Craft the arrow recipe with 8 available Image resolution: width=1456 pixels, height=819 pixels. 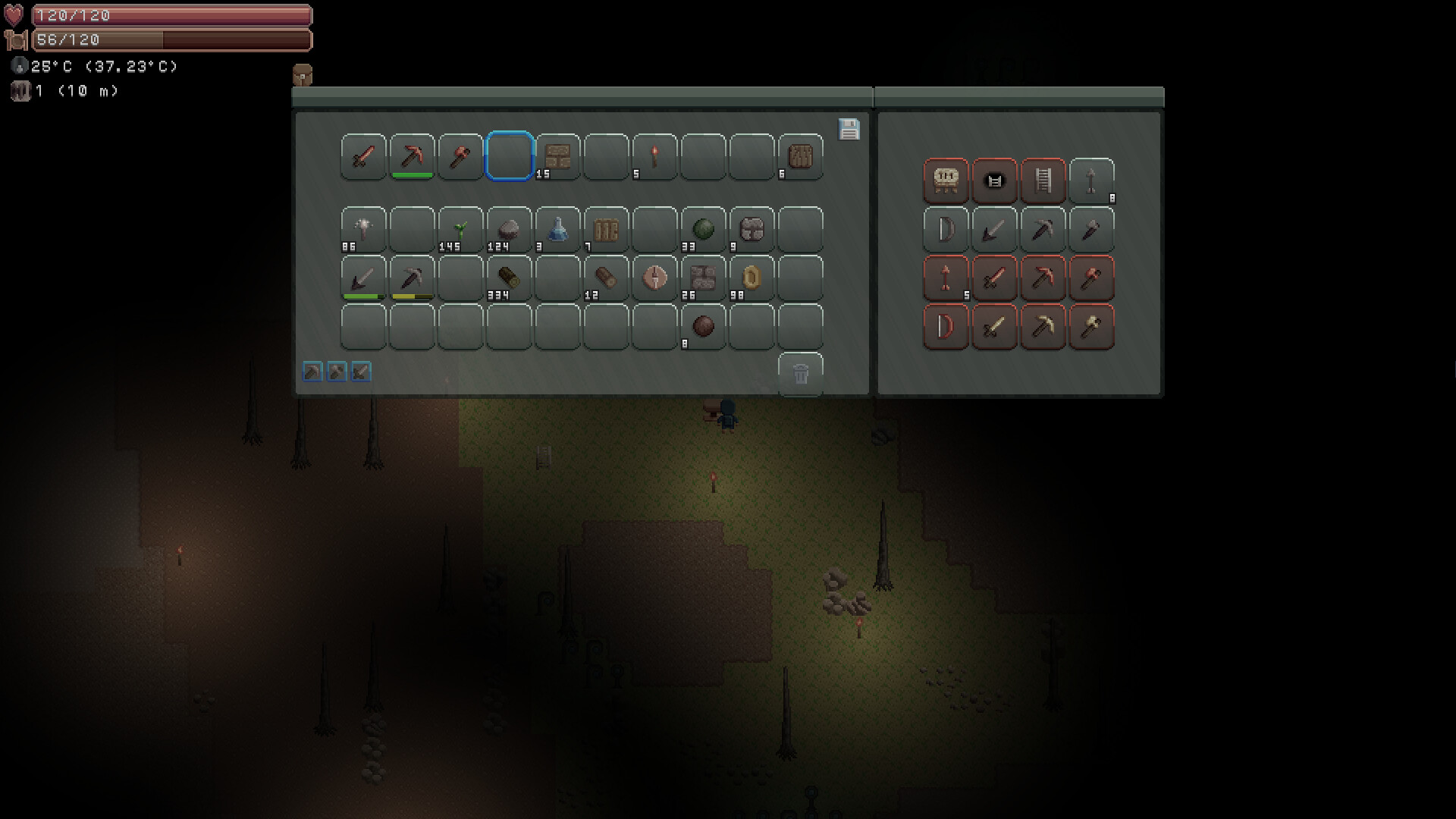click(x=1092, y=181)
